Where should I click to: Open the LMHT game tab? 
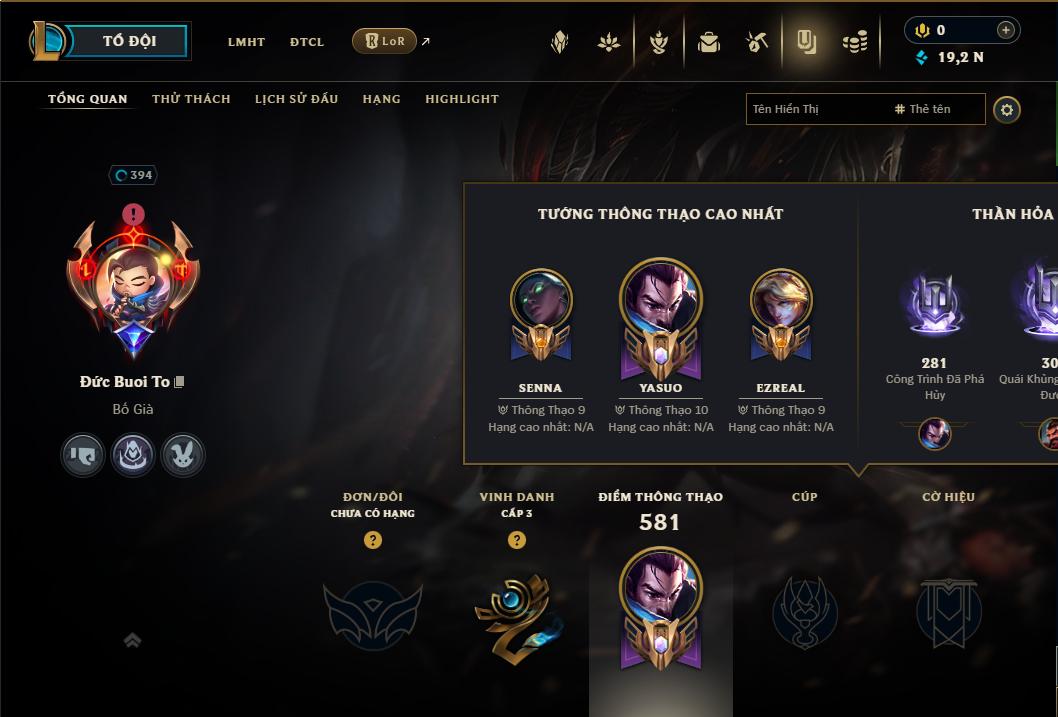coord(246,42)
